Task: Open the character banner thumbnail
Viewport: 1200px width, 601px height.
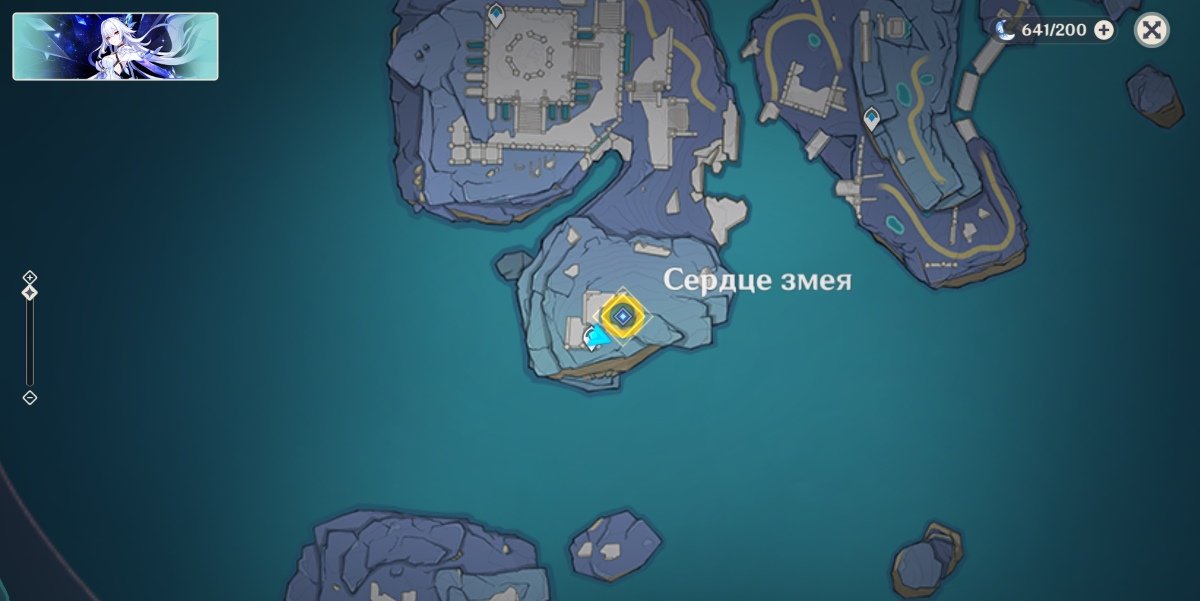Action: pyautogui.click(x=115, y=46)
